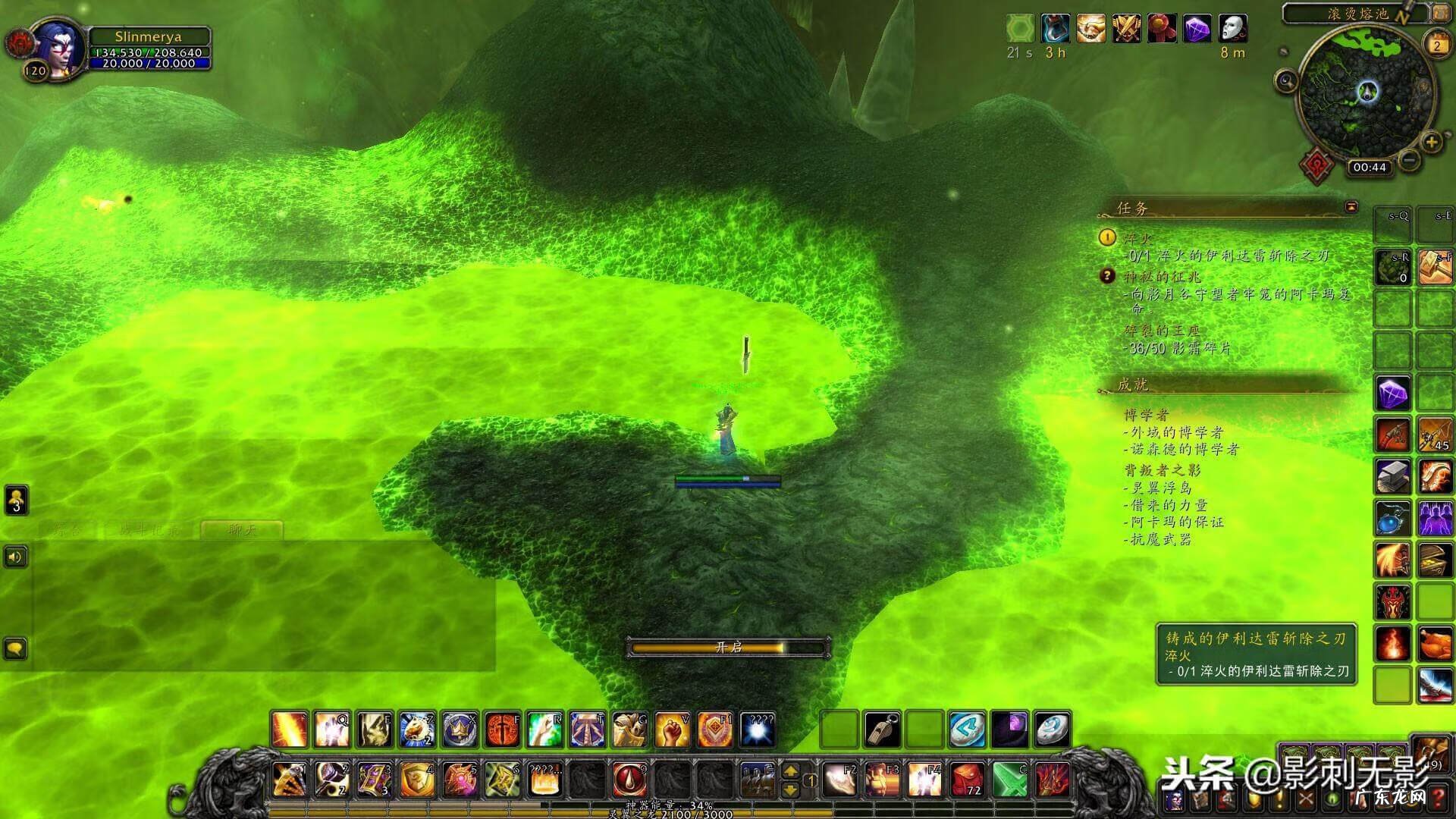This screenshot has height=819, width=1456.
Task: Activate the golden crown ability
Action: (x=460, y=730)
